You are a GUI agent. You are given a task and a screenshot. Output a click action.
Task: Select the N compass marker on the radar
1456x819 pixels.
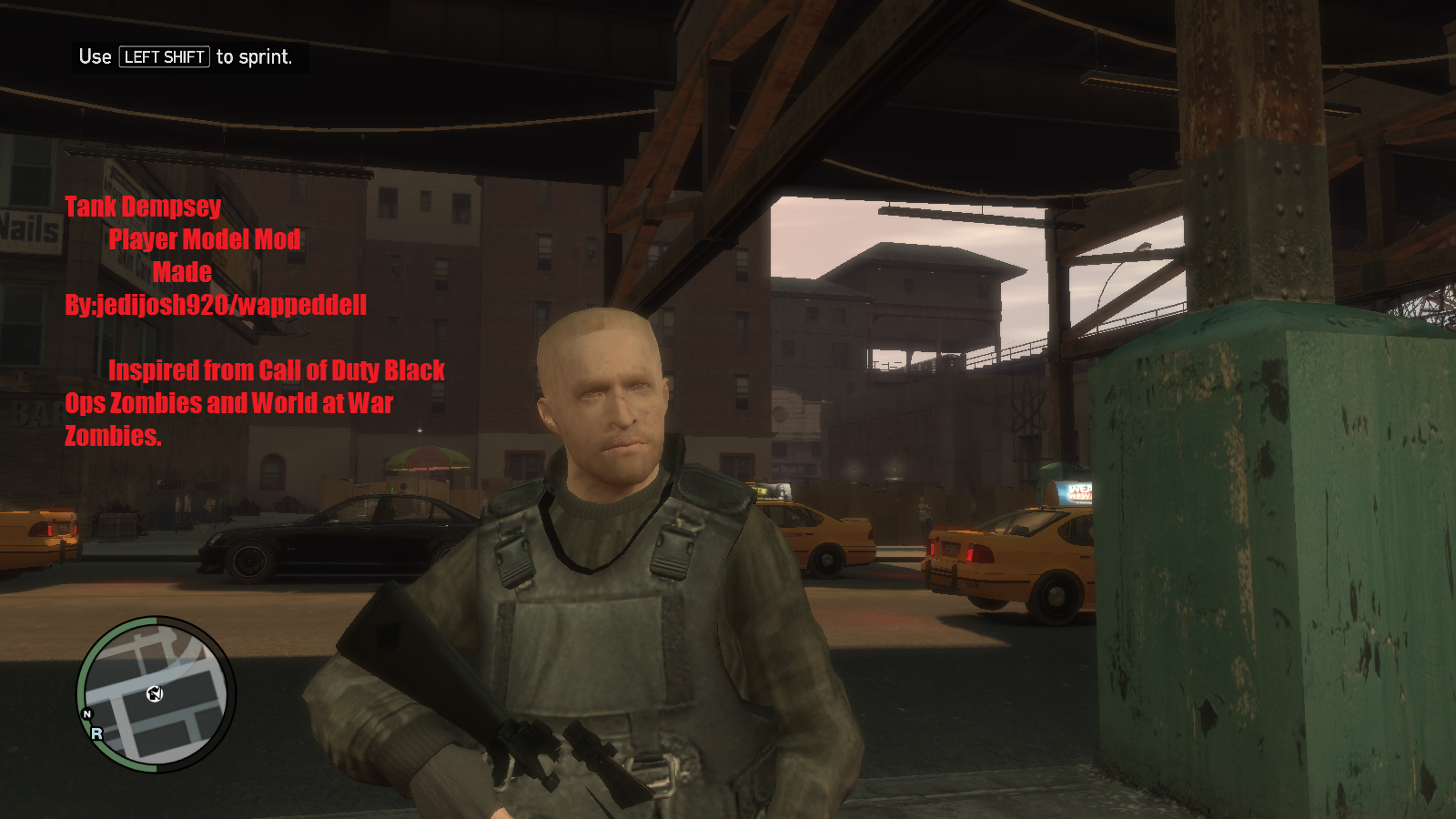pyautogui.click(x=88, y=715)
